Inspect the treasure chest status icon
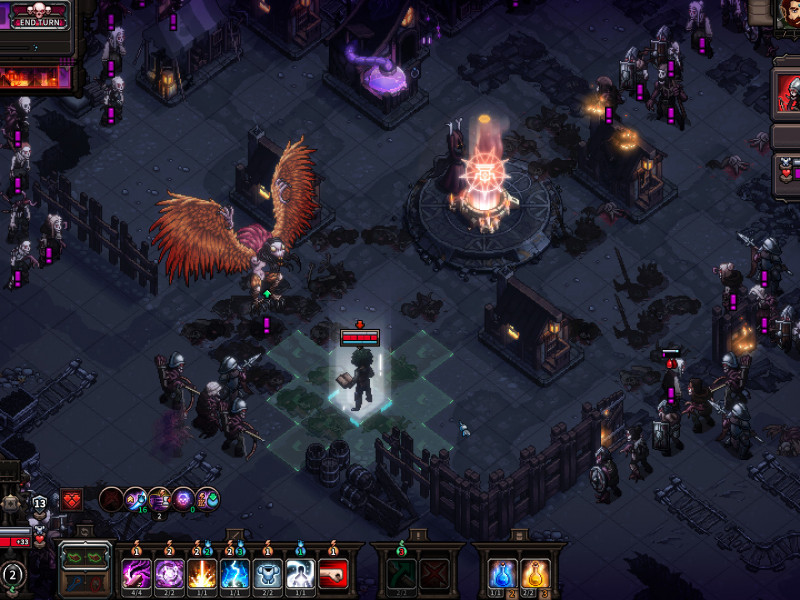This screenshot has width=800, height=600. coord(160,498)
